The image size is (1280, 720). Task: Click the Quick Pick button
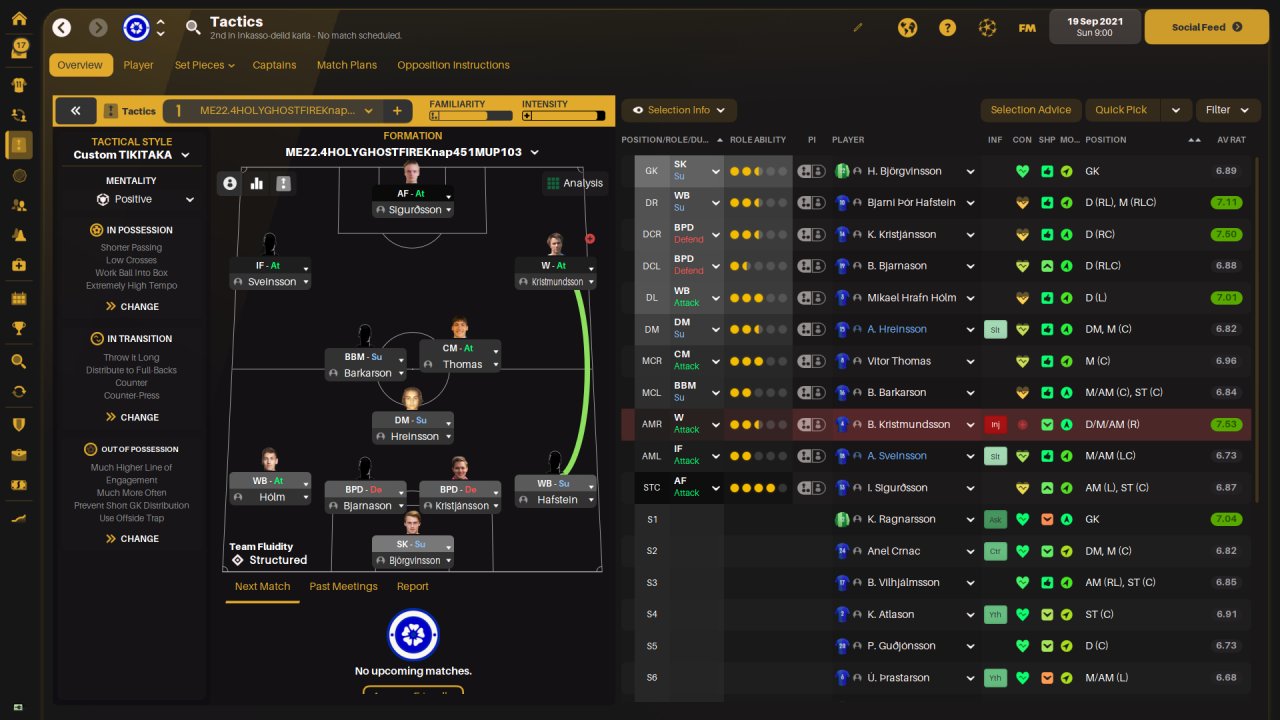1121,110
